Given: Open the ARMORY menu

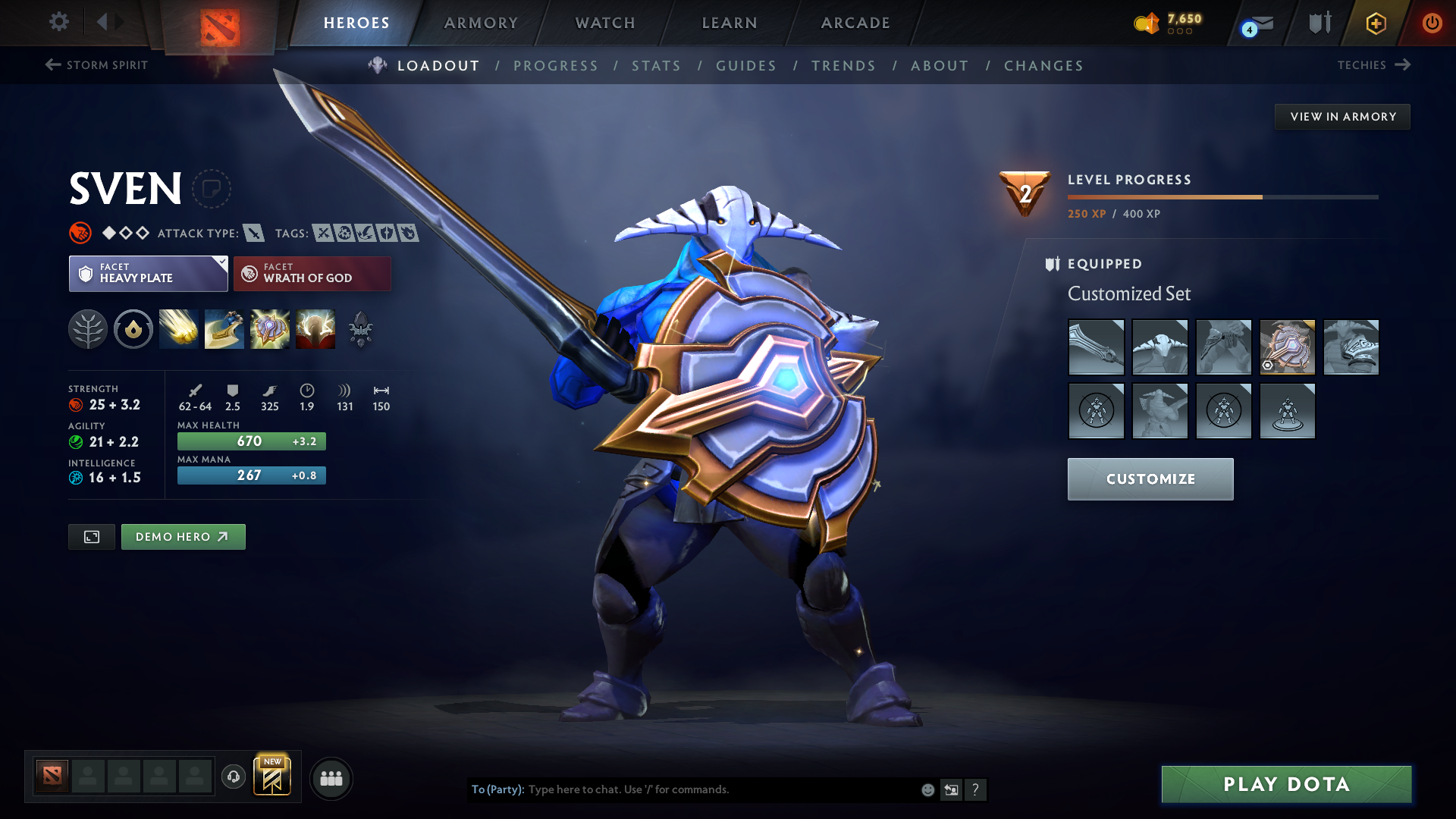Looking at the screenshot, I should pyautogui.click(x=481, y=23).
